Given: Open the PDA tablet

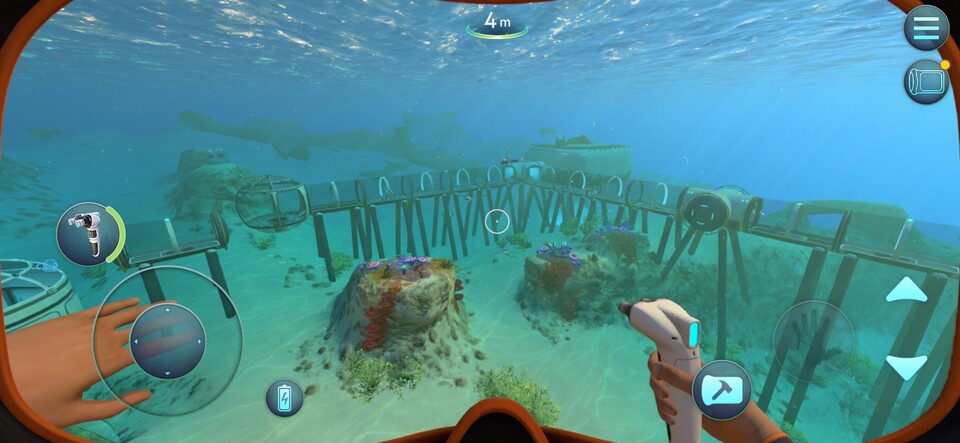Looking at the screenshot, I should (x=926, y=81).
